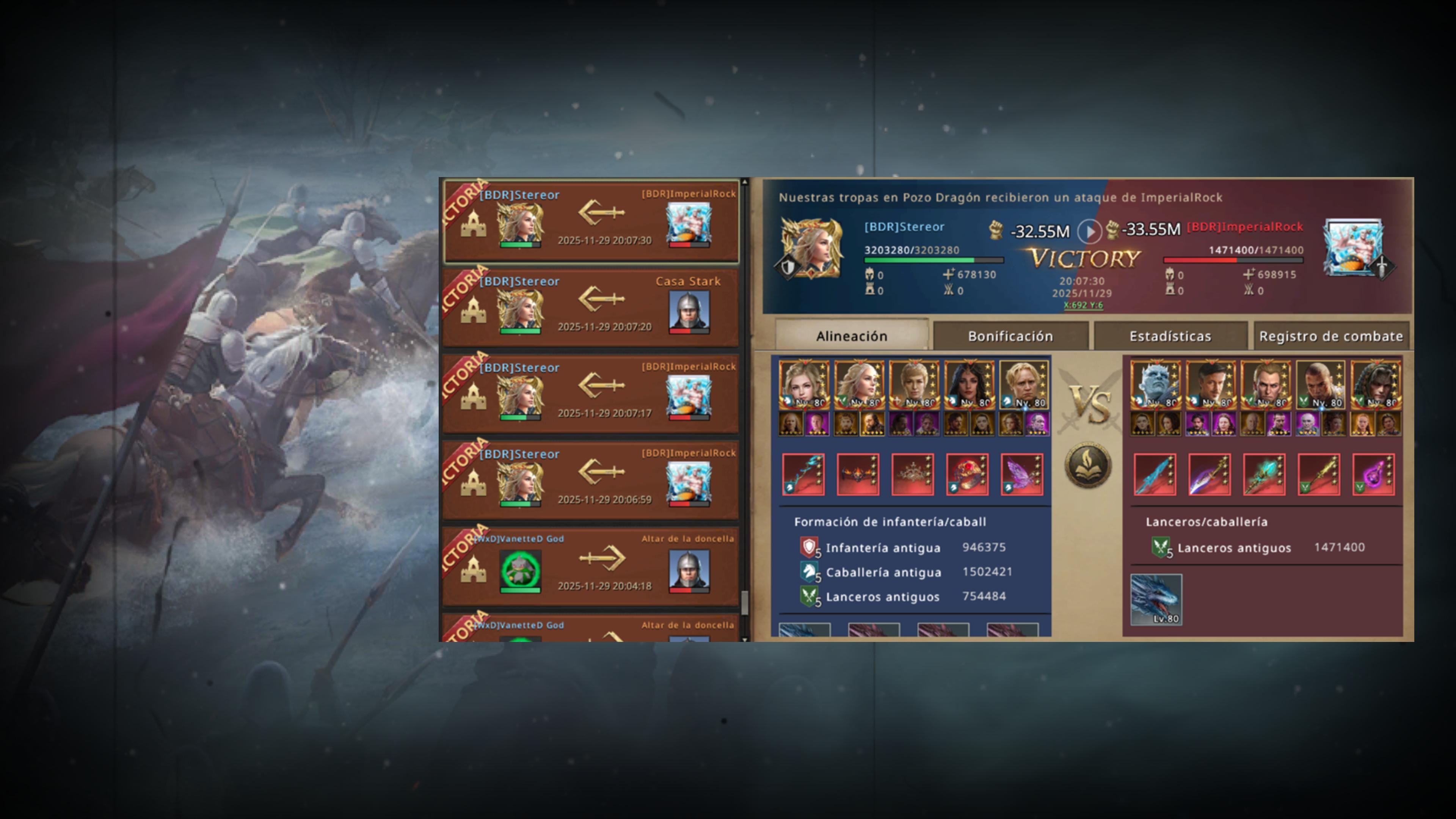This screenshot has width=1456, height=819.
Task: View the enemy's Lv.80 dragon portrait
Action: tap(1156, 600)
